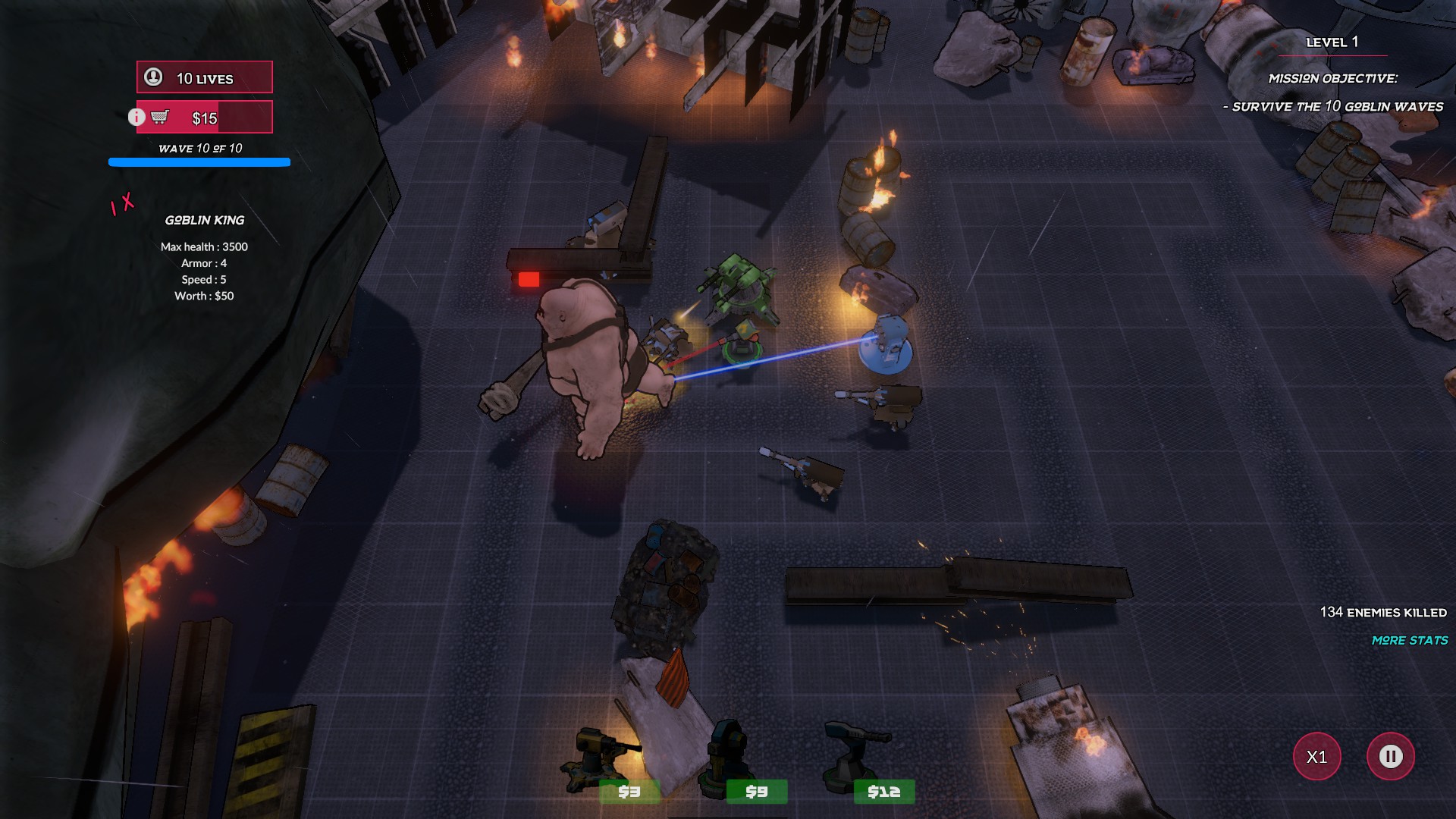Viewport: 1456px width, 819px height.
Task: Click the lives portrait icon
Action: point(152,77)
